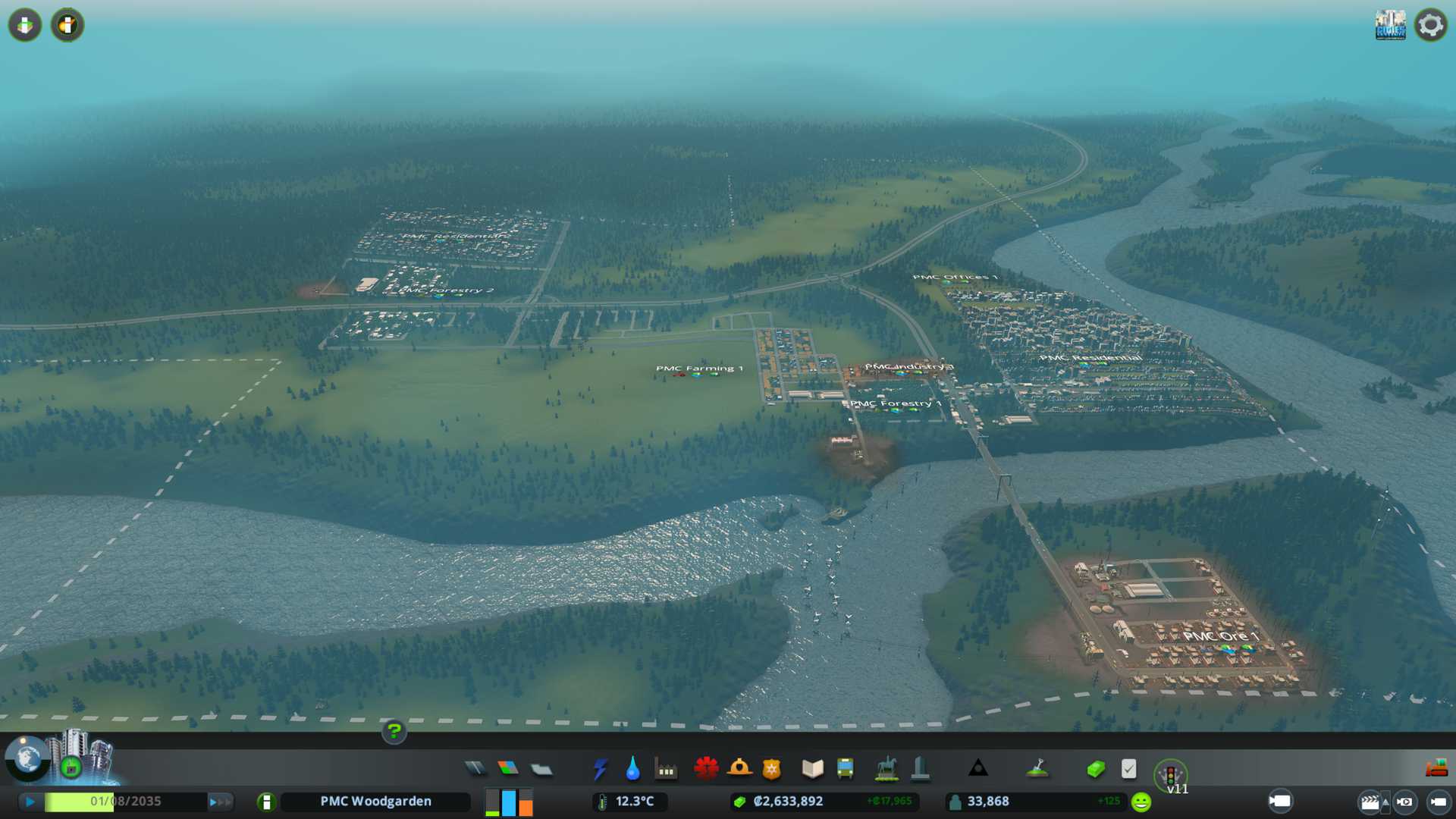Toggle the simulation play/pause button
This screenshot has width=1456, height=819.
tap(30, 802)
